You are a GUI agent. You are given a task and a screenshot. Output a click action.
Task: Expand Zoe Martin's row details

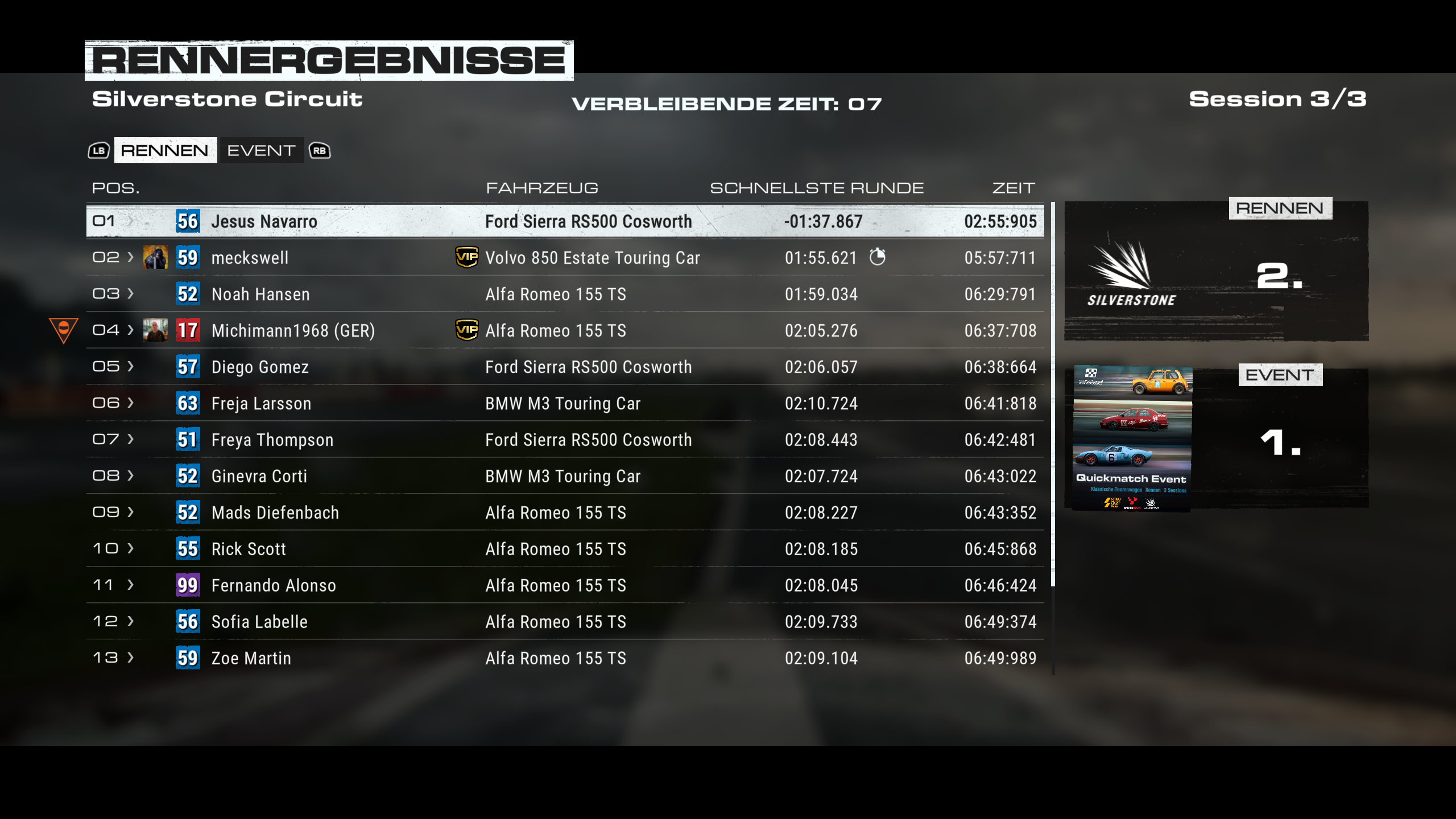(x=131, y=658)
